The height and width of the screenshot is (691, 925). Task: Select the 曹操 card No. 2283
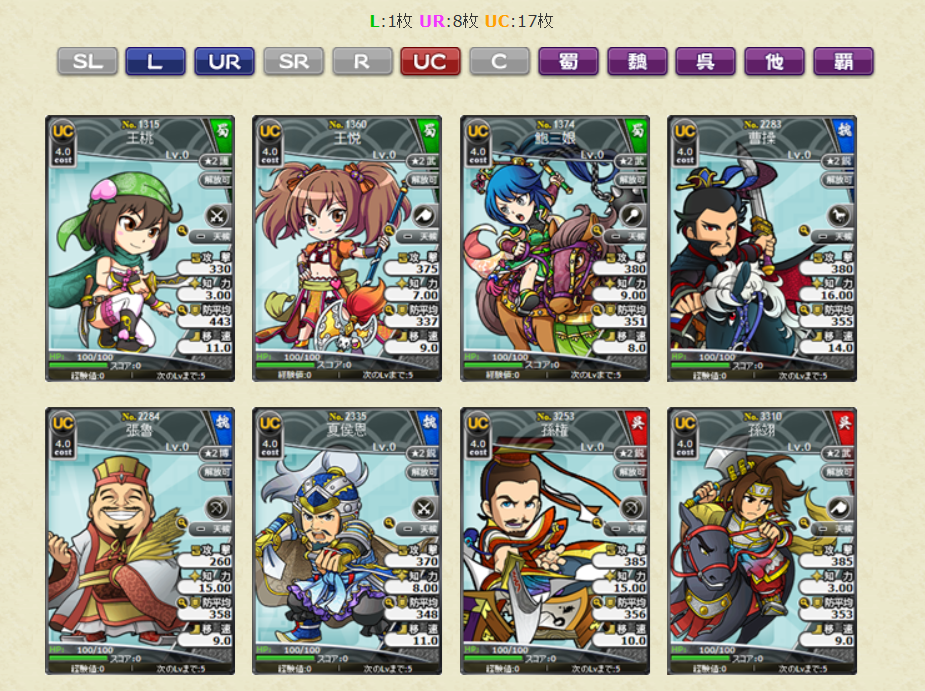[762, 248]
